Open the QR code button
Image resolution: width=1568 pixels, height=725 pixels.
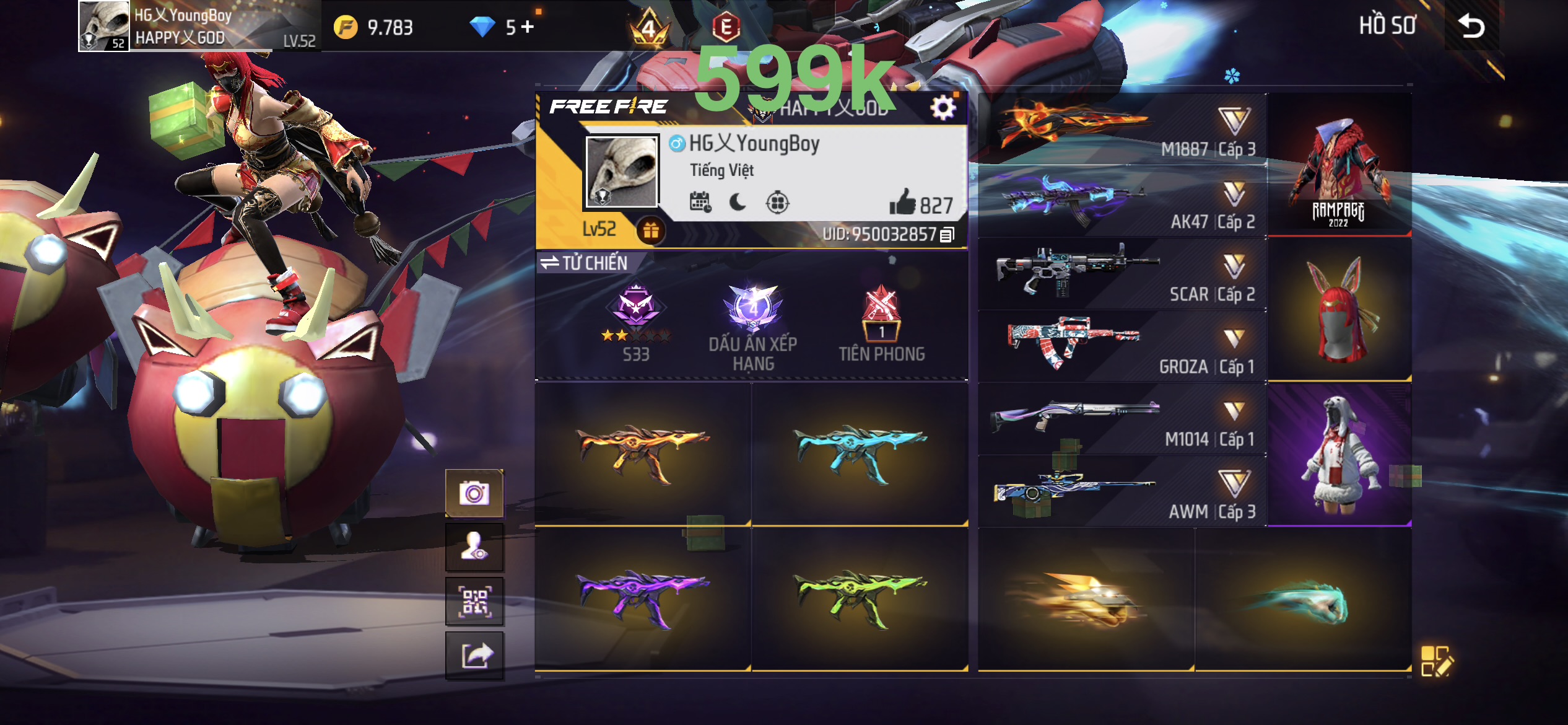coord(474,601)
